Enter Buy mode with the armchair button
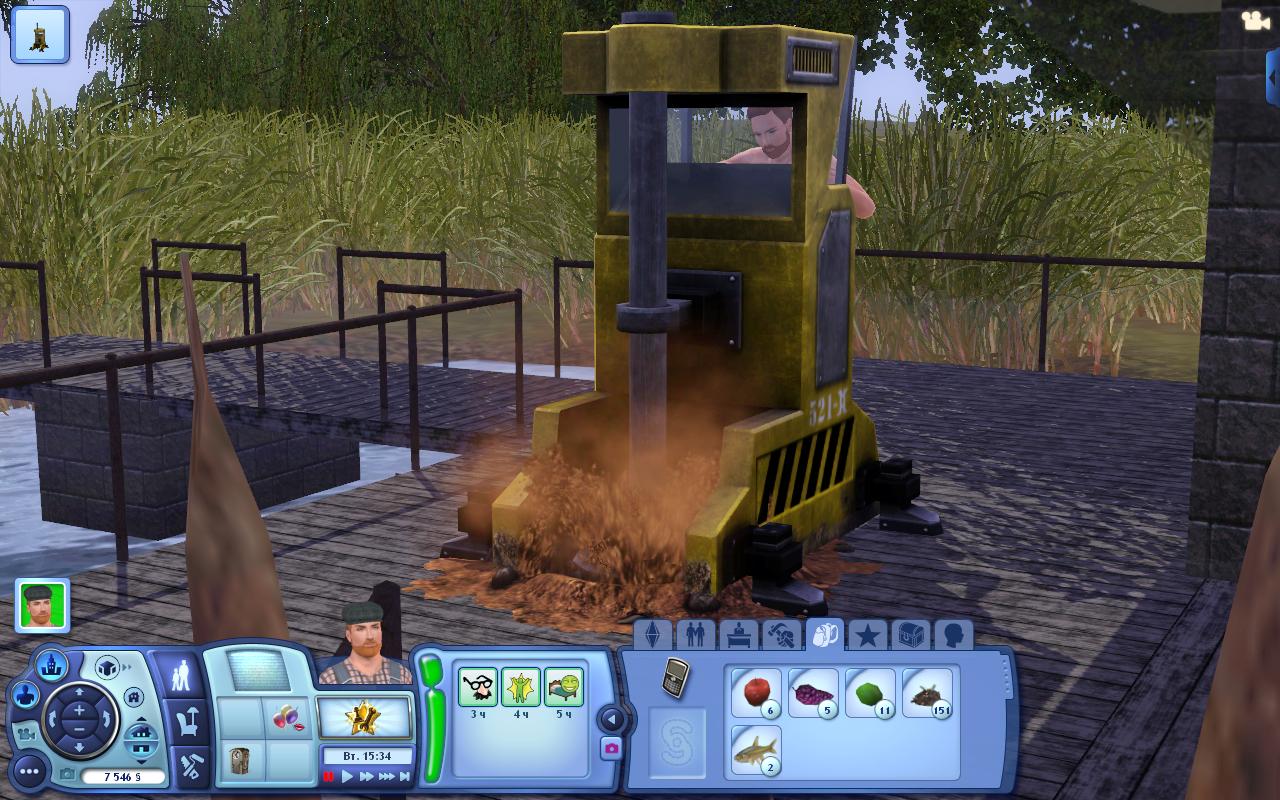The width and height of the screenshot is (1280, 800). (x=189, y=719)
